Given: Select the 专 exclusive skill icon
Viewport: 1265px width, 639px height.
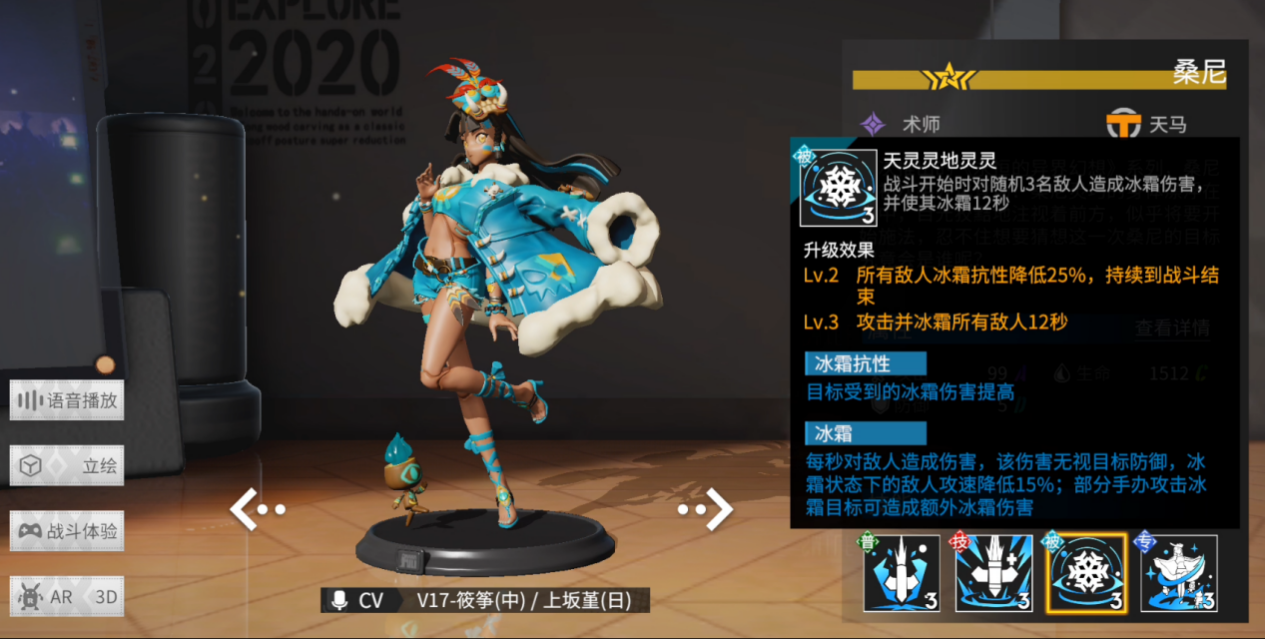Looking at the screenshot, I should point(1178,574).
